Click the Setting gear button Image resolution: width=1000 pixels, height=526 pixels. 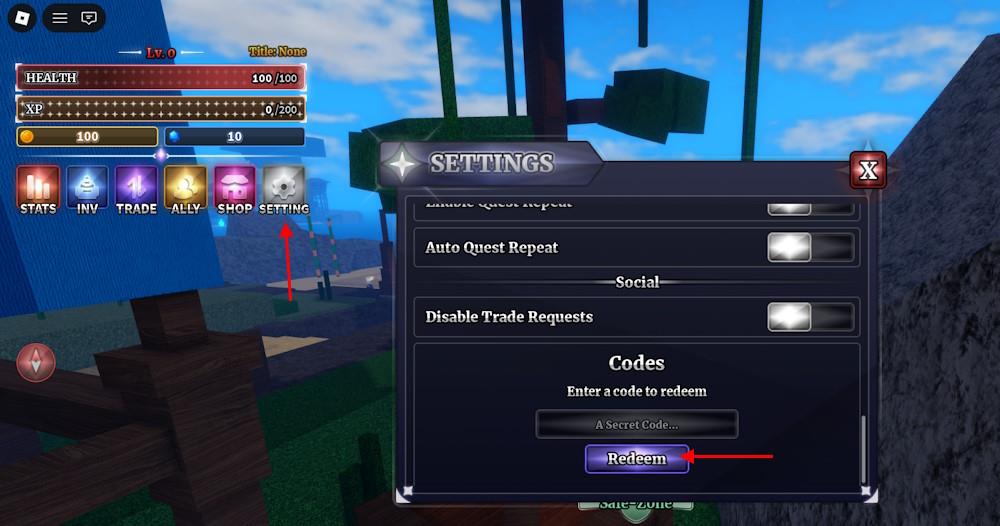284,189
